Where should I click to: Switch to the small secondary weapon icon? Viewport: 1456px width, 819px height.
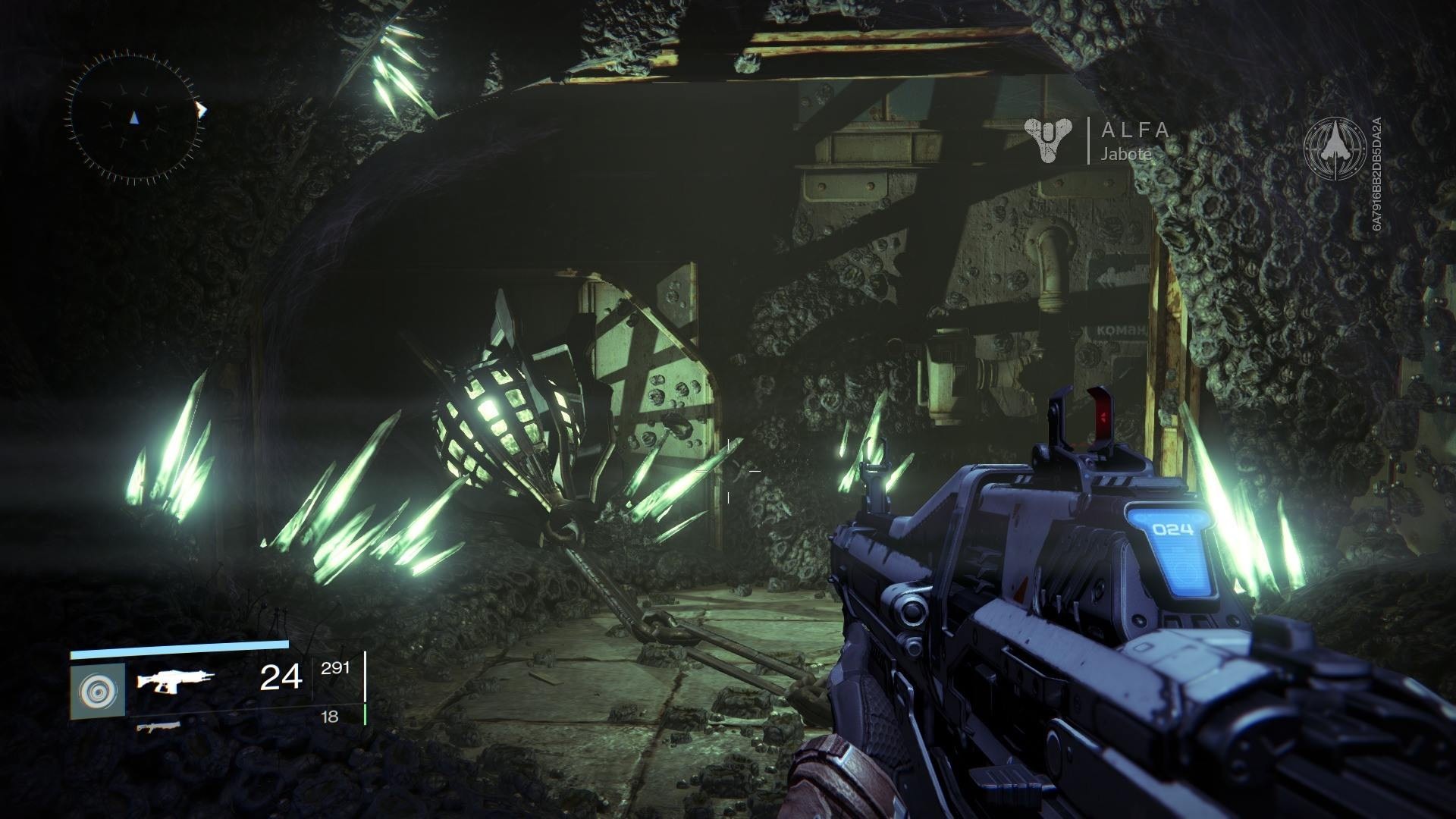(x=158, y=727)
